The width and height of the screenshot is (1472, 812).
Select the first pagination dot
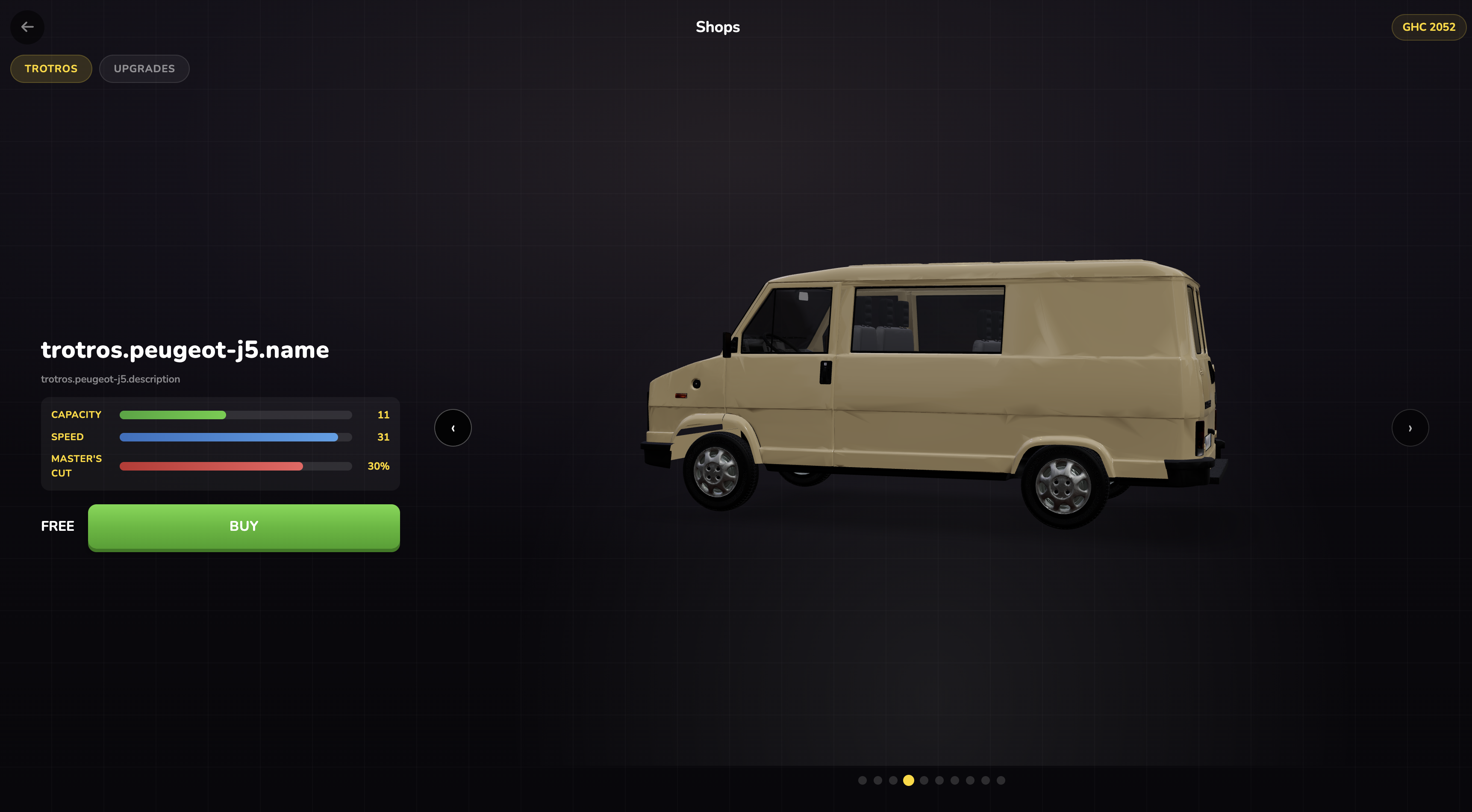[x=862, y=780]
